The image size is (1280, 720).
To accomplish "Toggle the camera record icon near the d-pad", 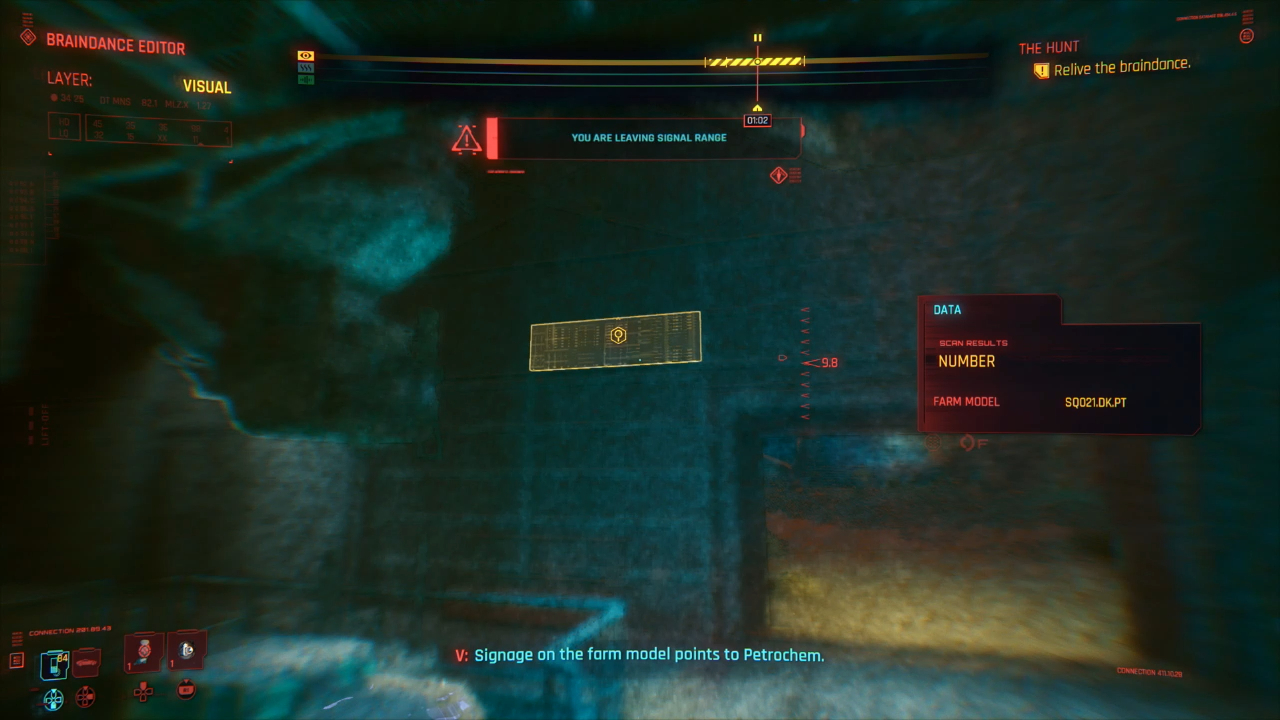I will (186, 690).
